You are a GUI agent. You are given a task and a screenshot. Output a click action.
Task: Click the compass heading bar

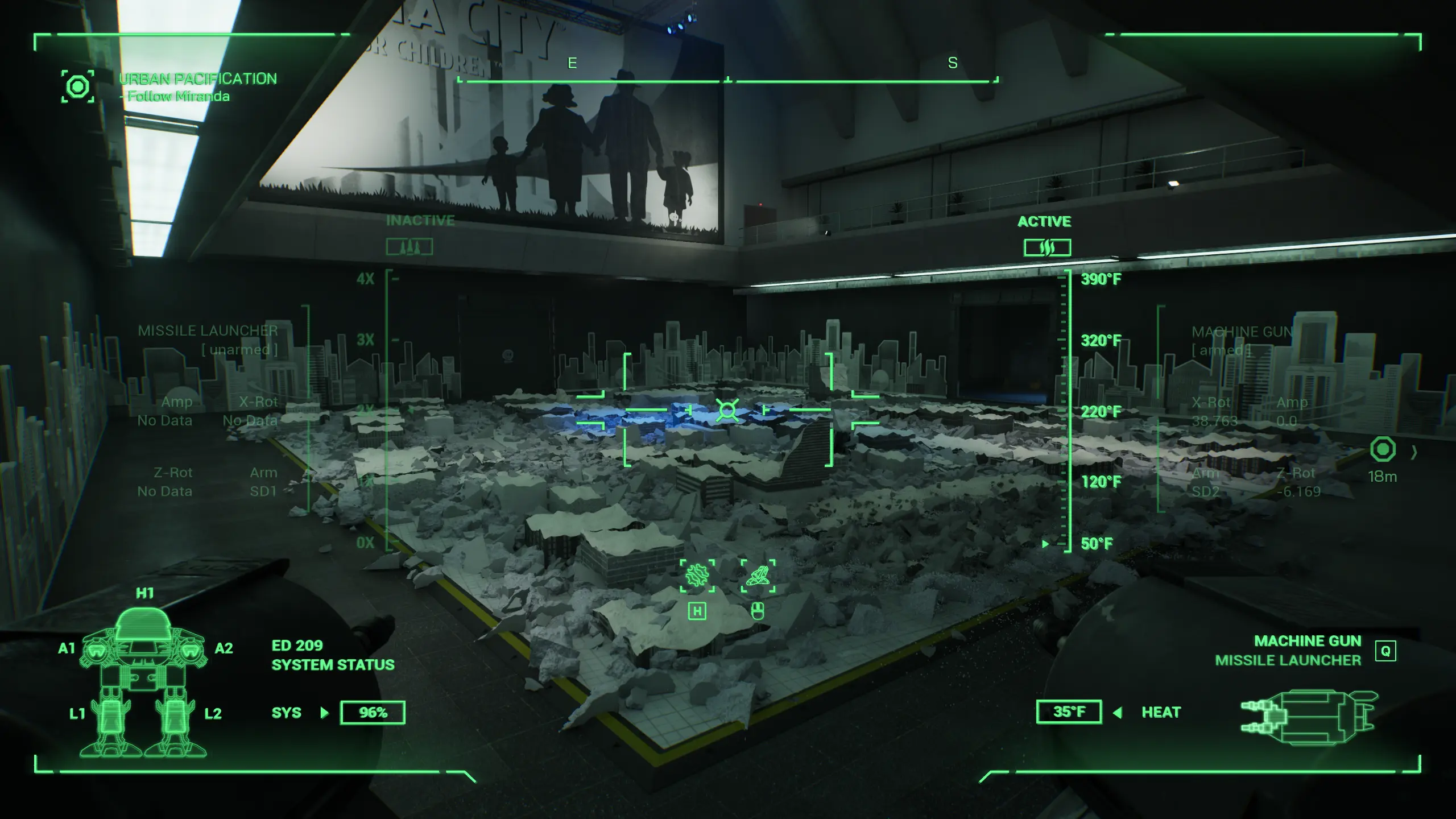tap(728, 81)
